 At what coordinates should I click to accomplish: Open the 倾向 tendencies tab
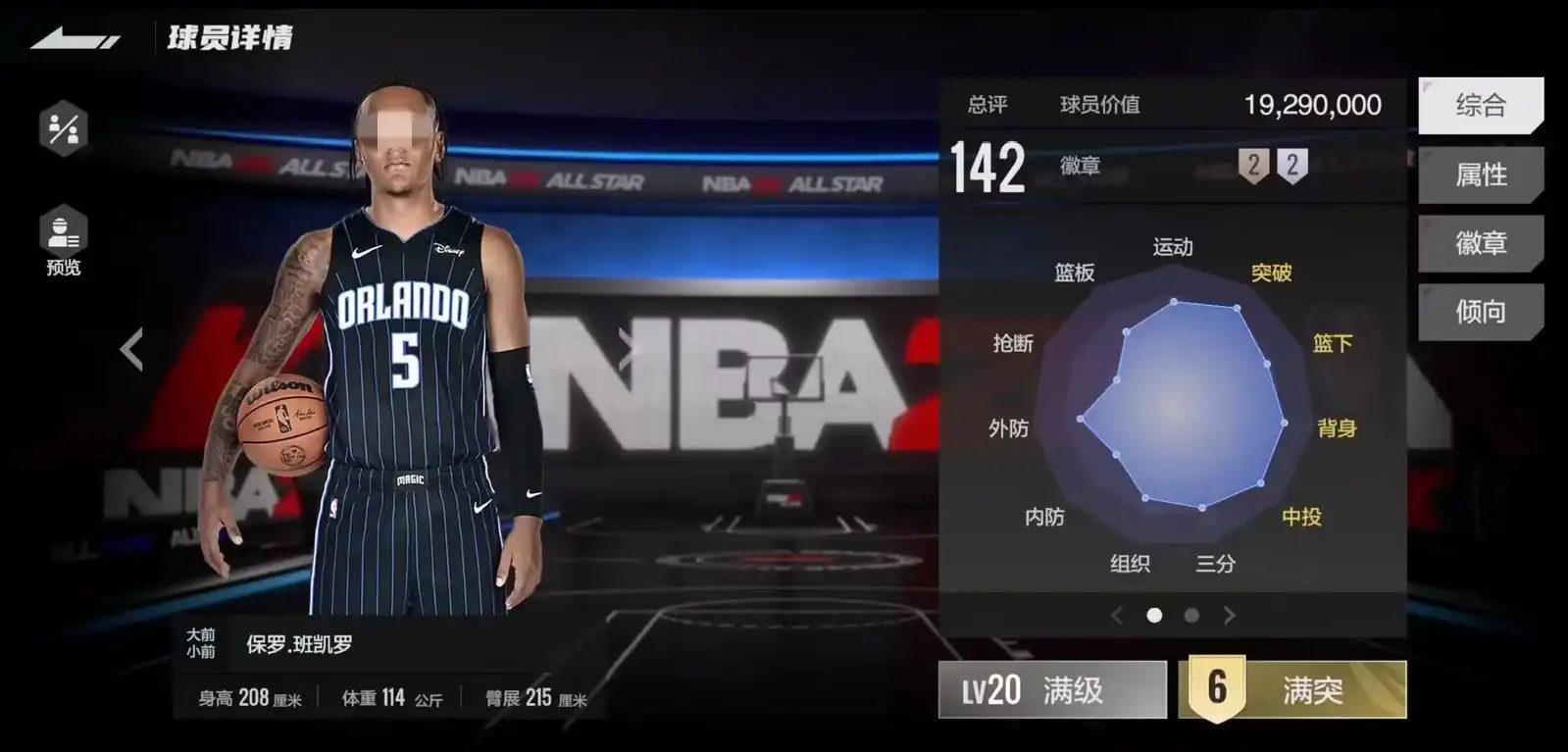click(1480, 312)
